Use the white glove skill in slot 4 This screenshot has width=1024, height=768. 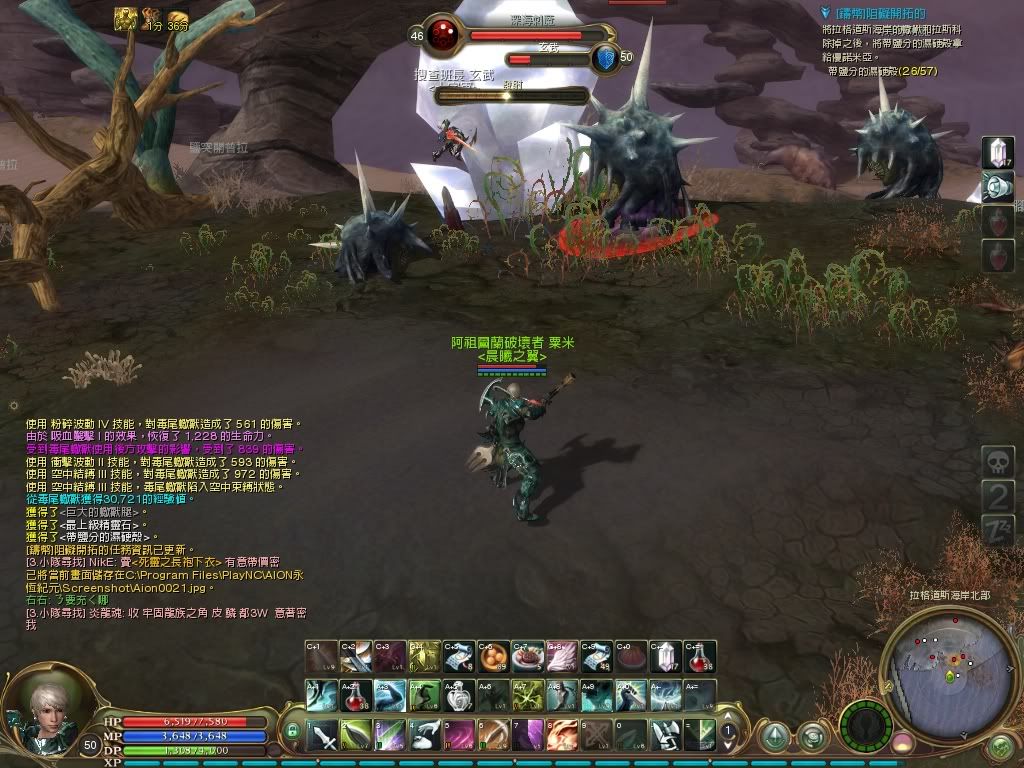pos(426,736)
